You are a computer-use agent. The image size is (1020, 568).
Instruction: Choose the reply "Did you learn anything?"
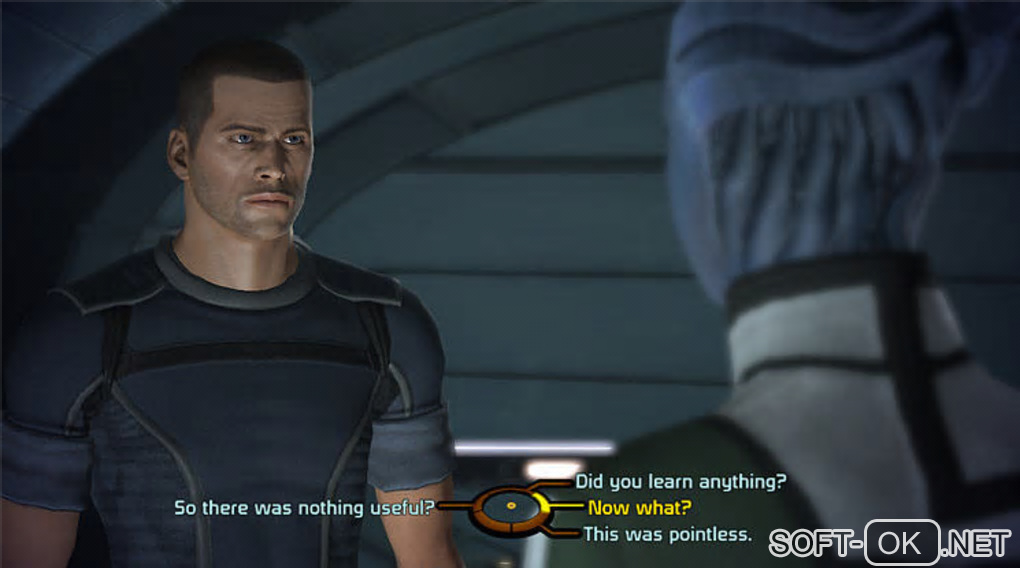point(680,482)
